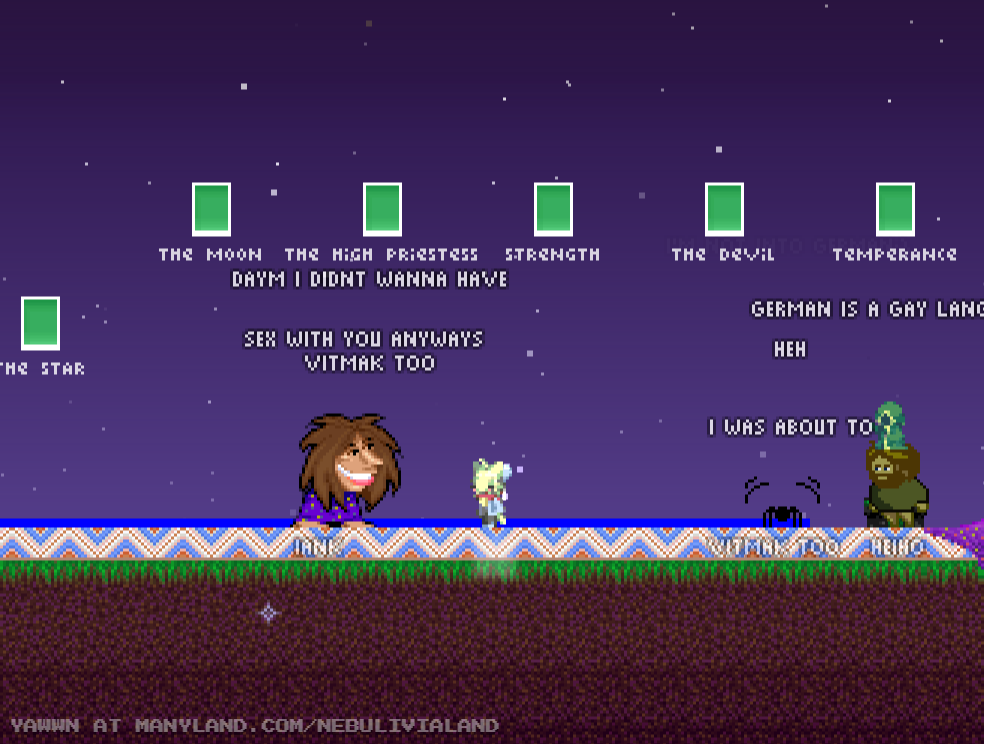Select The High Priestess card
Viewport: 984px width, 744px height.
point(382,210)
